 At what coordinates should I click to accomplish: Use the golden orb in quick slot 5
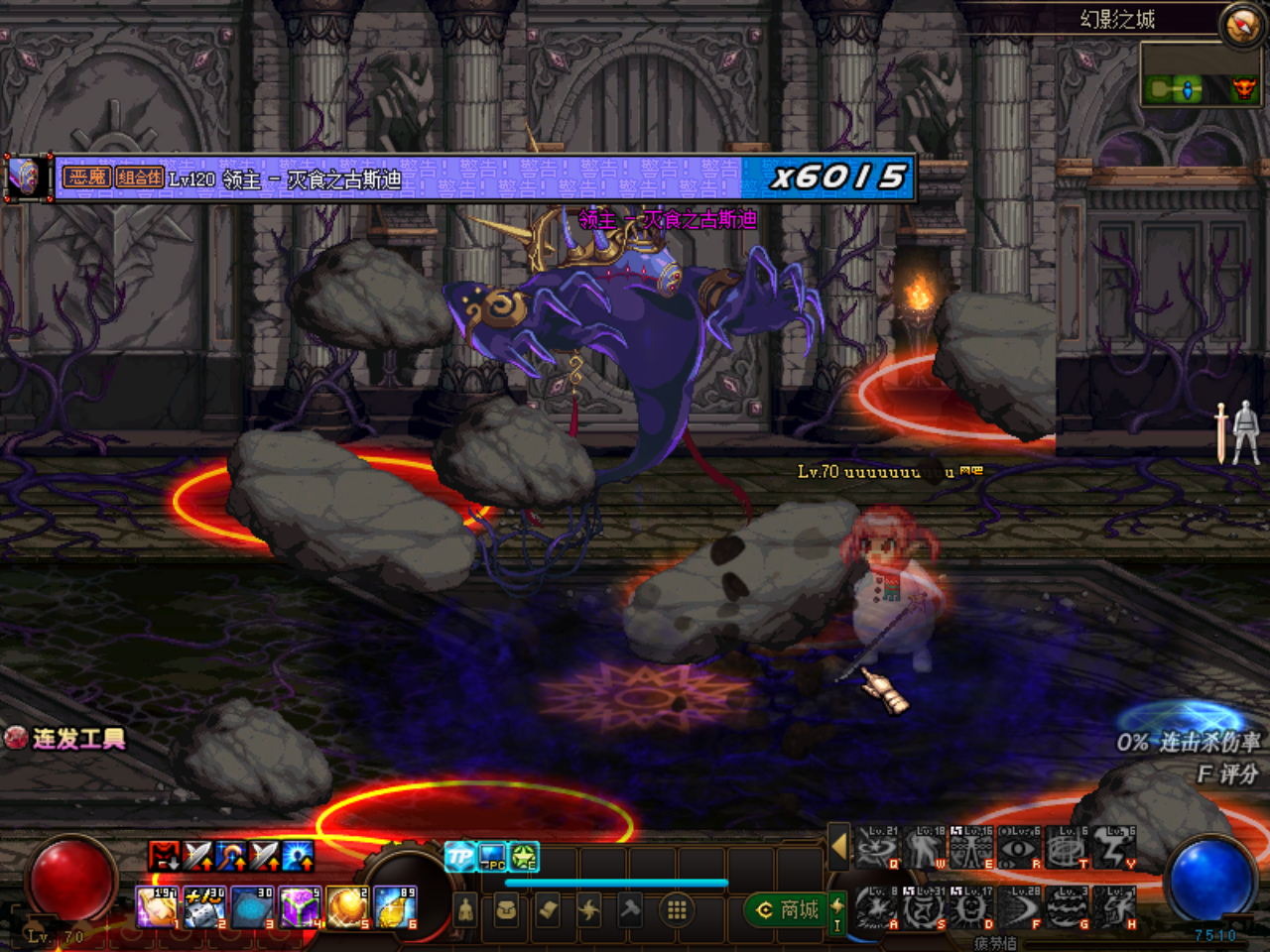click(347, 907)
